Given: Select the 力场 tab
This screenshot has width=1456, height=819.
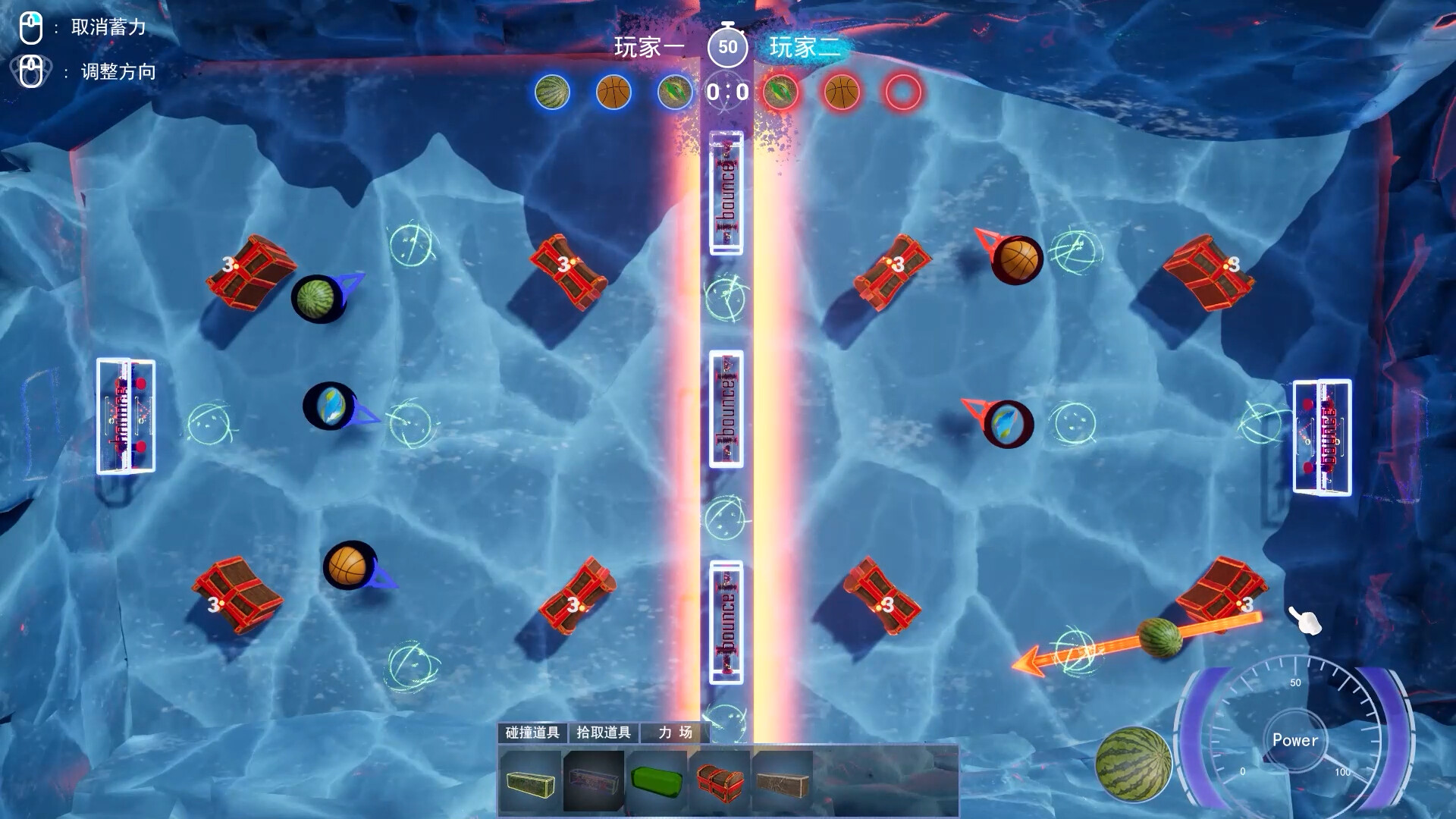Looking at the screenshot, I should pos(673,734).
